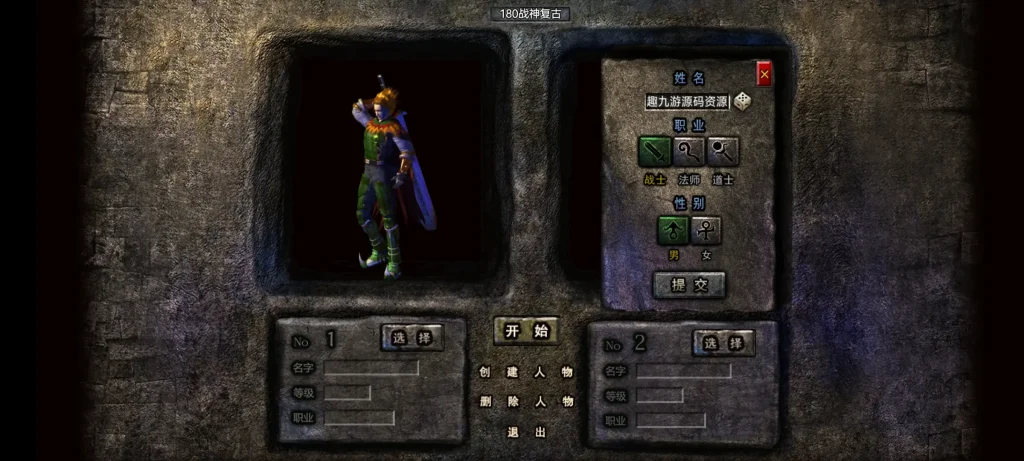The height and width of the screenshot is (461, 1024).
Task: Select the female (女) gender icon
Action: (706, 230)
